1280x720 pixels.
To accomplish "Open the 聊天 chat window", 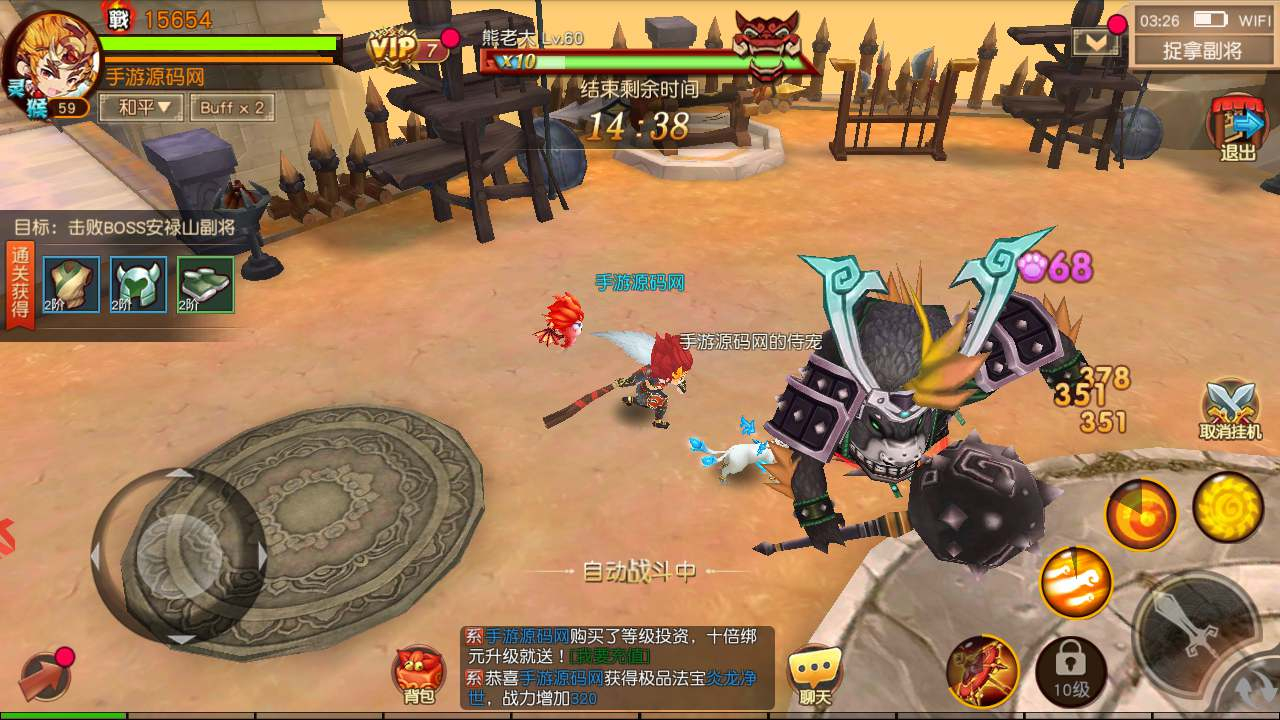I will (814, 675).
